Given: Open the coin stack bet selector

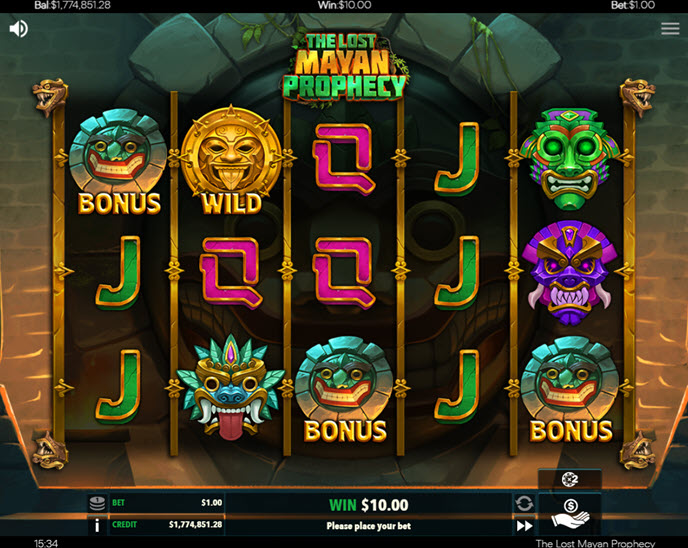Looking at the screenshot, I should (x=98, y=503).
